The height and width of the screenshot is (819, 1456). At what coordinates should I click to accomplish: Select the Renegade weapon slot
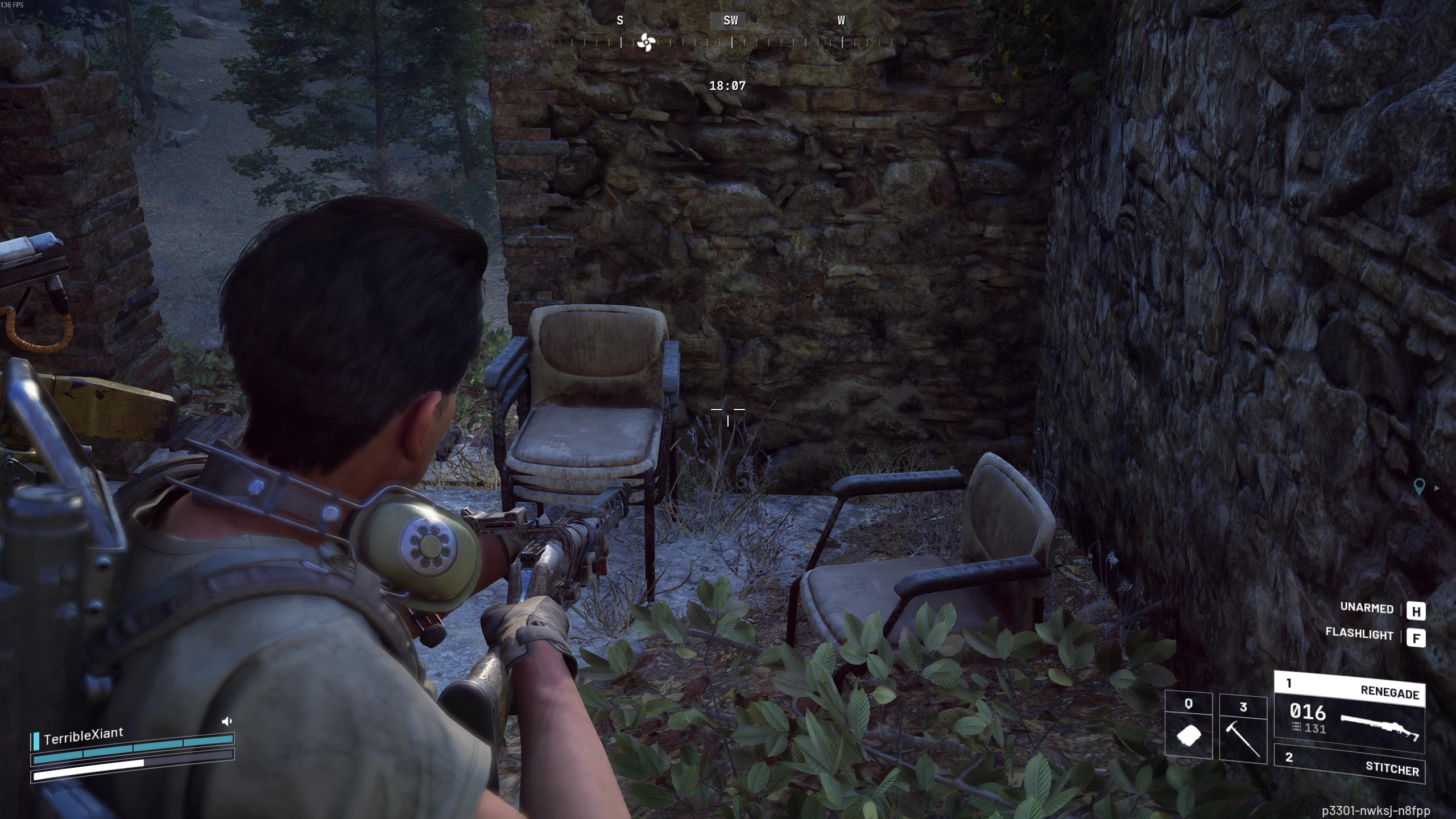[1349, 712]
